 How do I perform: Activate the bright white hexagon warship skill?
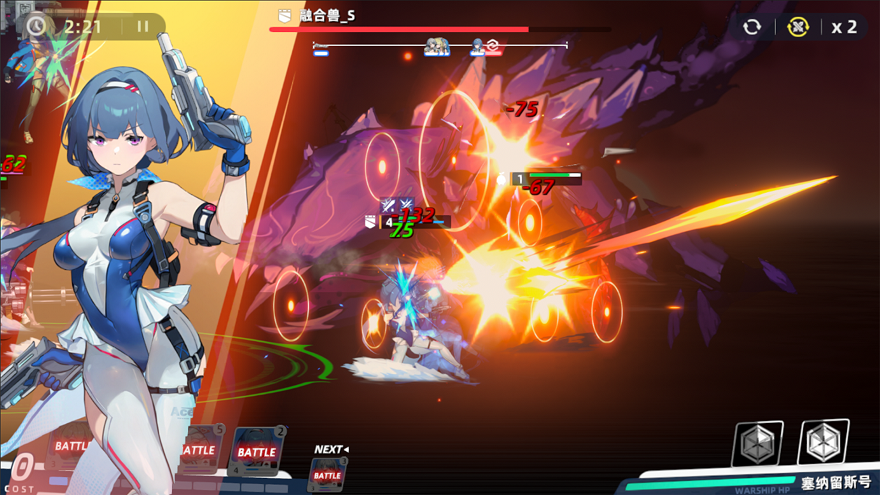[x=824, y=441]
